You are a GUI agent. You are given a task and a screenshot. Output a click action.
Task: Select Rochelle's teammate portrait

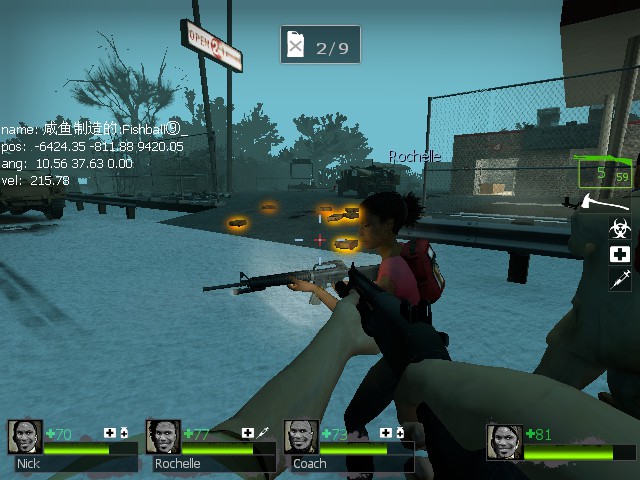[163, 437]
